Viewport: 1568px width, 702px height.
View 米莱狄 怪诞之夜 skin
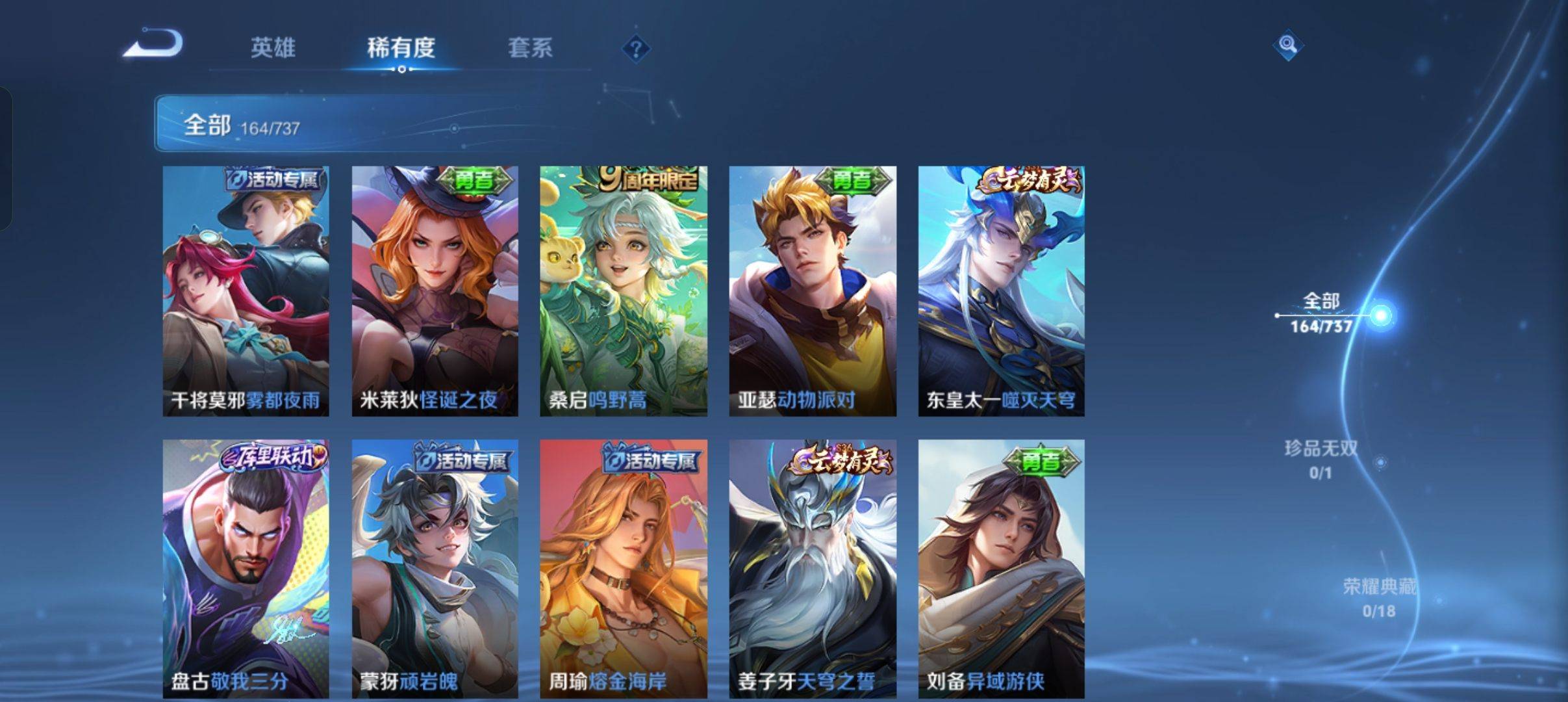click(433, 292)
